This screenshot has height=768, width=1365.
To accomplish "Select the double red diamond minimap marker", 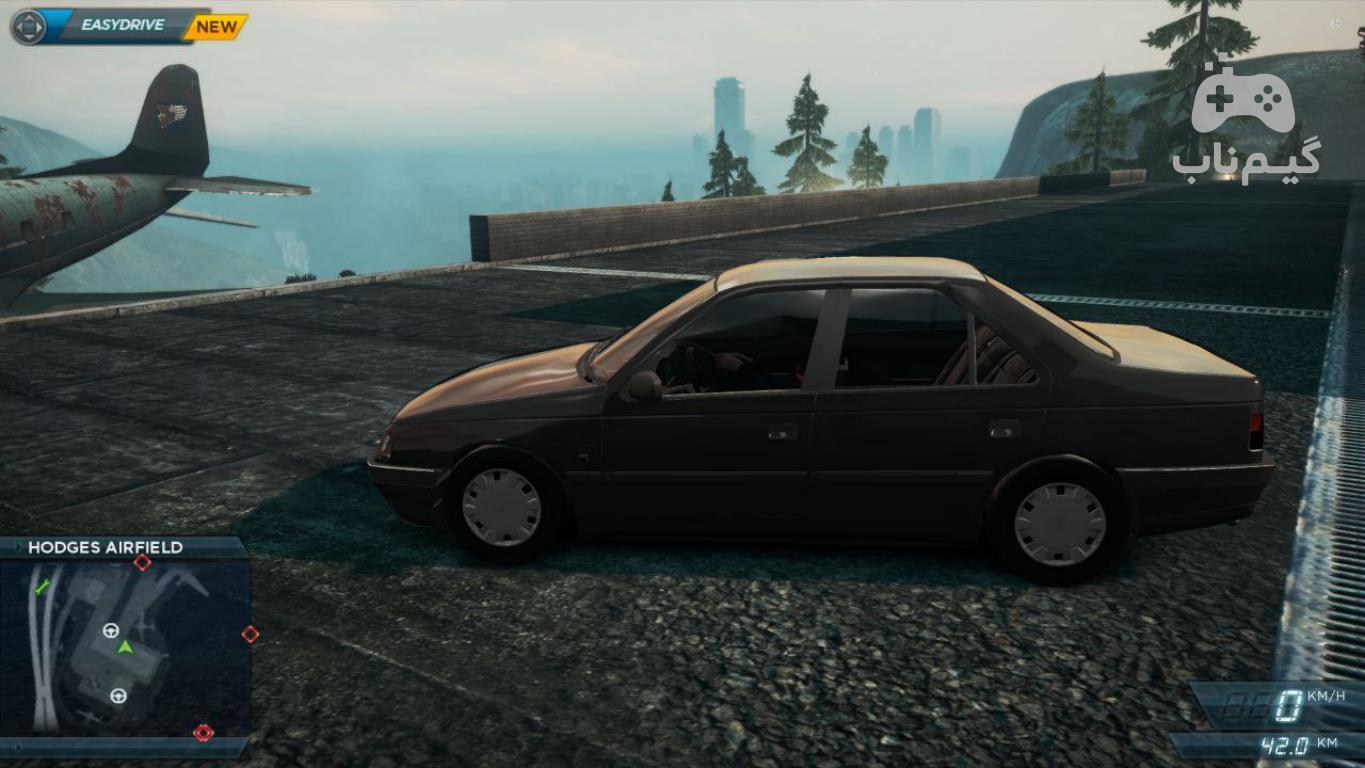I will point(203,732).
